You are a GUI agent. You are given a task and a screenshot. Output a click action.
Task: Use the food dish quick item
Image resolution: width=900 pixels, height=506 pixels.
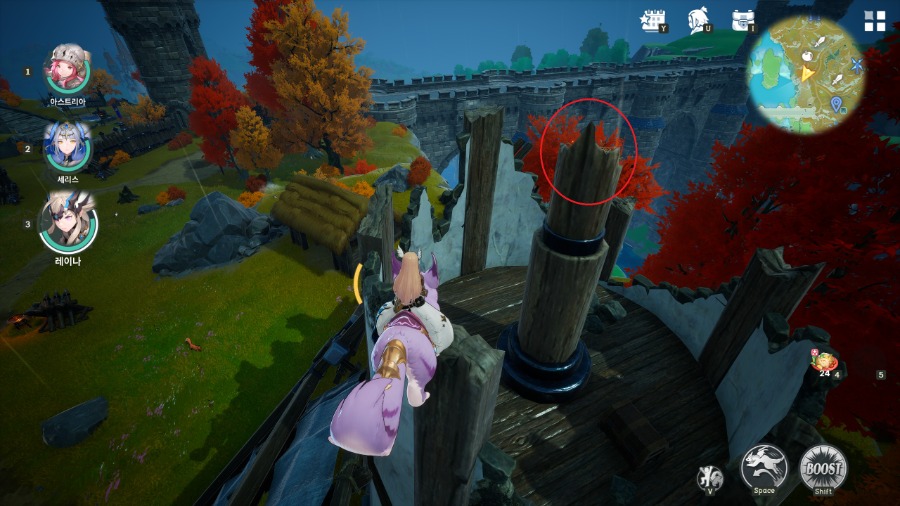tap(825, 362)
